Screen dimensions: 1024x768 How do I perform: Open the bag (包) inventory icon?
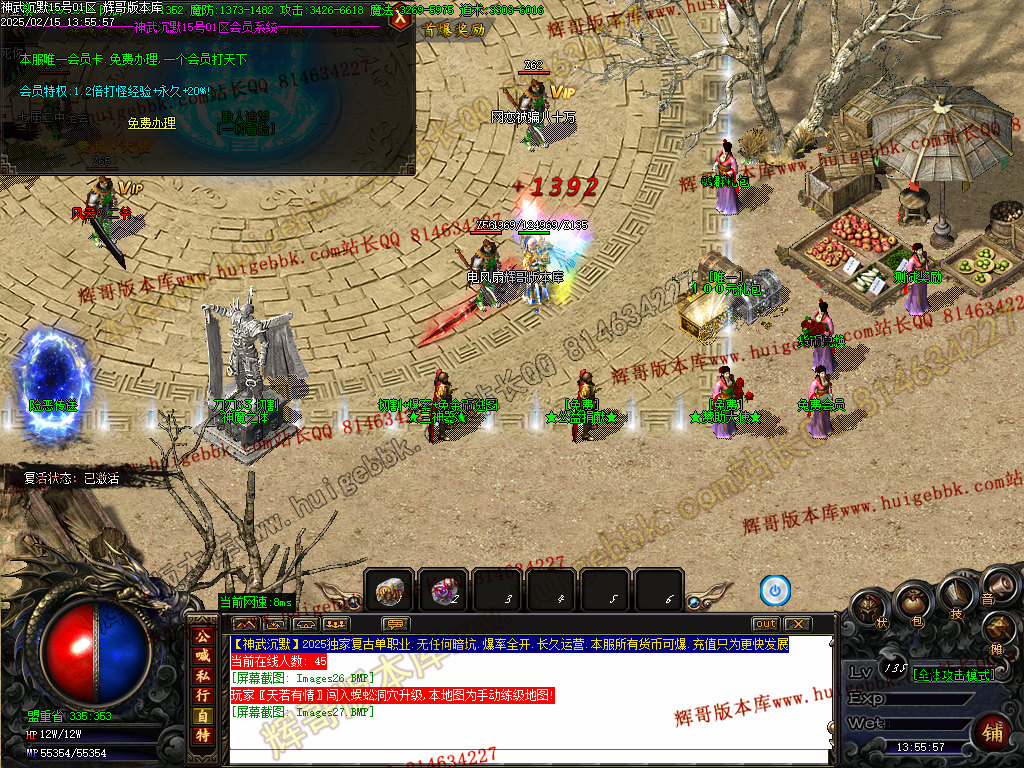pyautogui.click(x=913, y=602)
